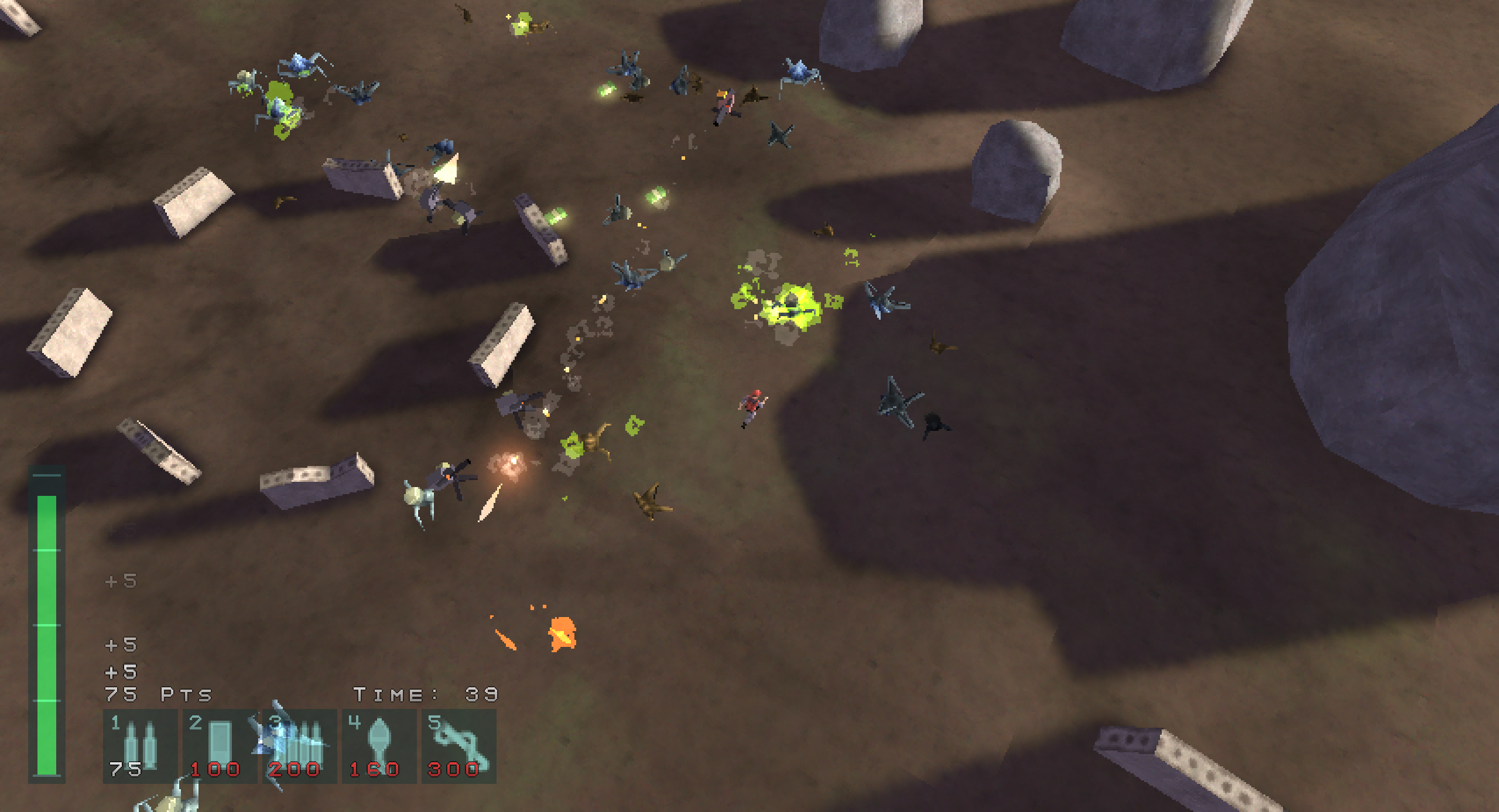Click the 75 Pts score label
The height and width of the screenshot is (812, 1499).
pos(157,694)
